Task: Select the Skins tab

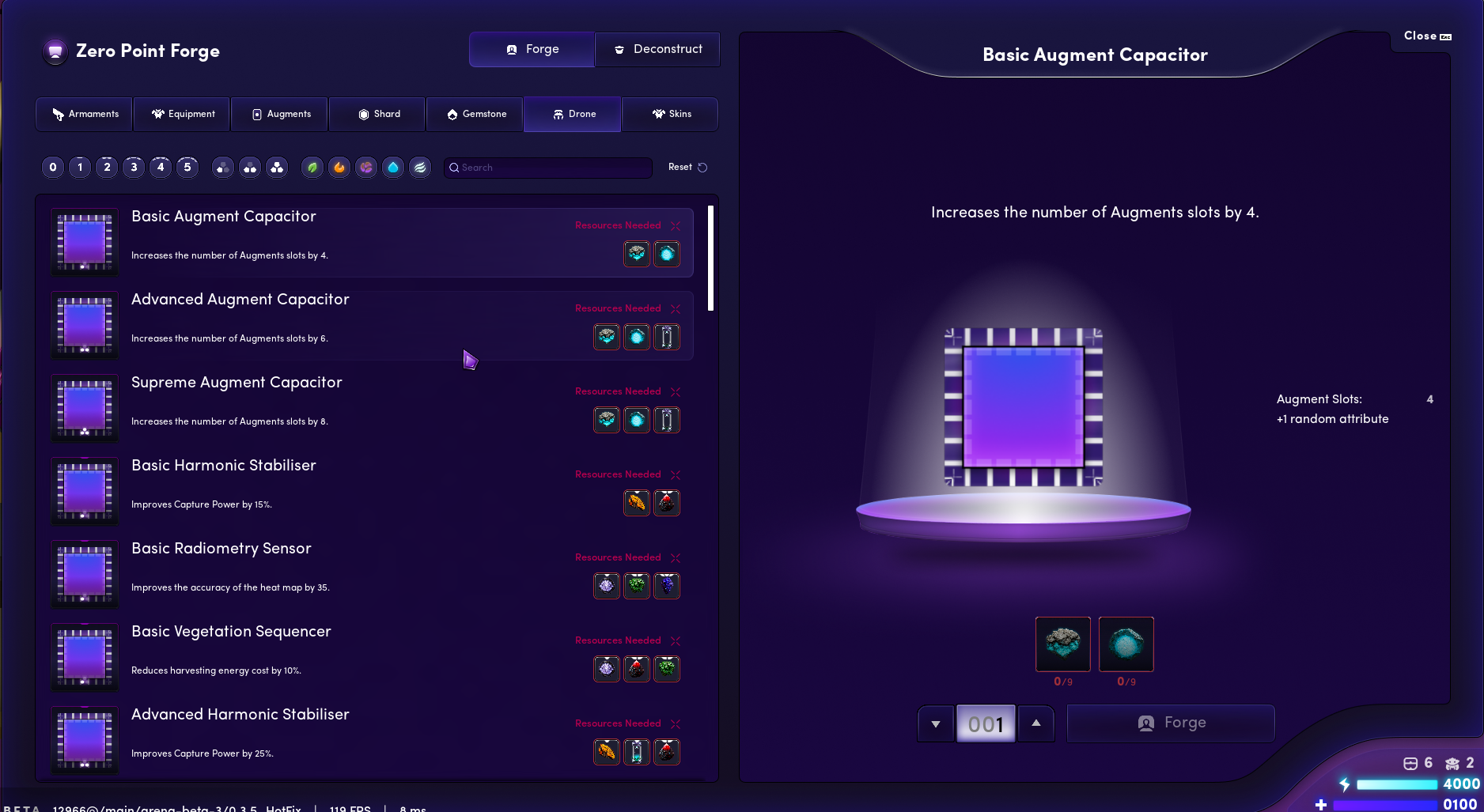Action: (x=671, y=114)
